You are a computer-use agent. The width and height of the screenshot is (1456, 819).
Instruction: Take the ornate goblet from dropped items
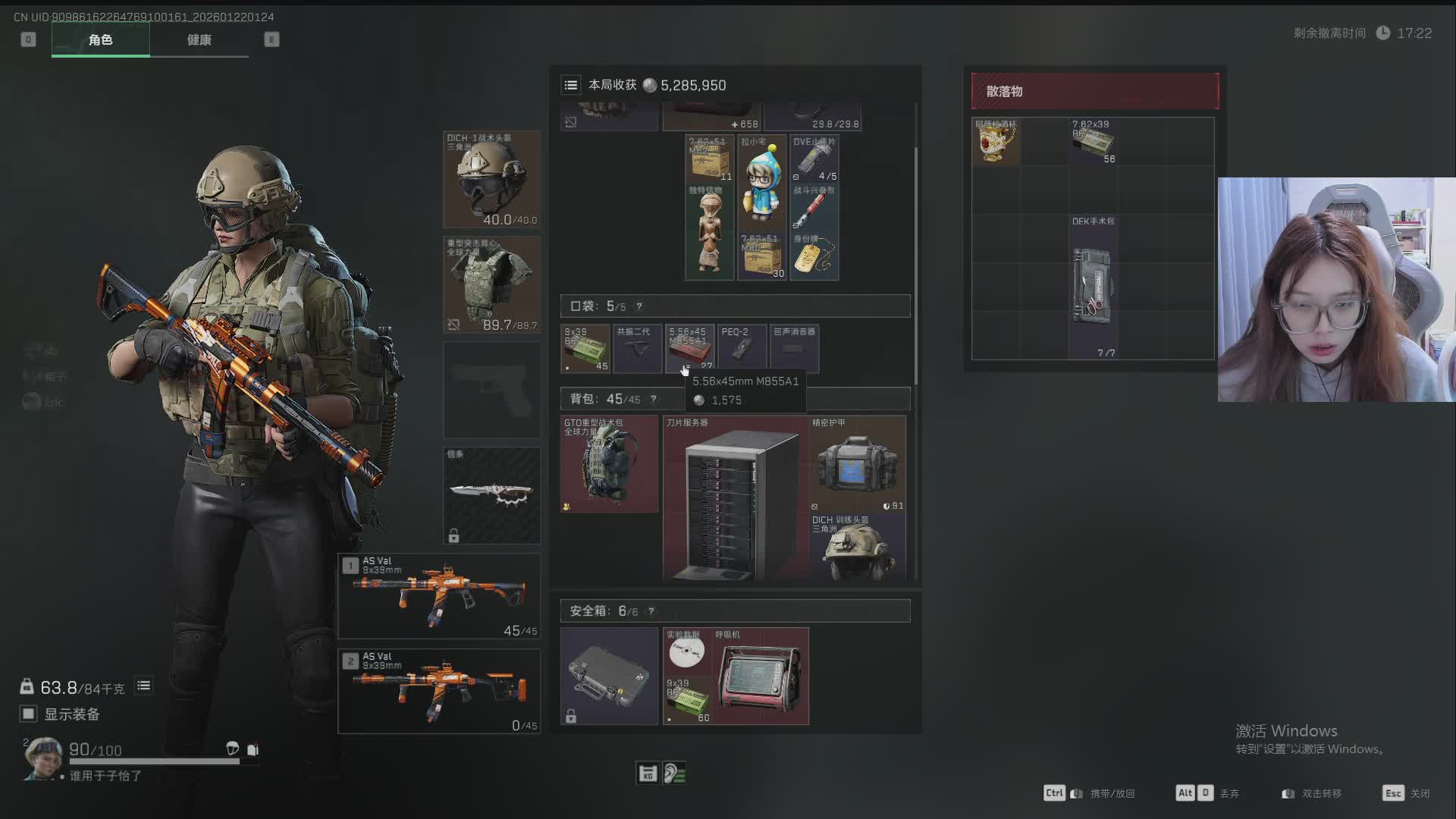tap(996, 141)
